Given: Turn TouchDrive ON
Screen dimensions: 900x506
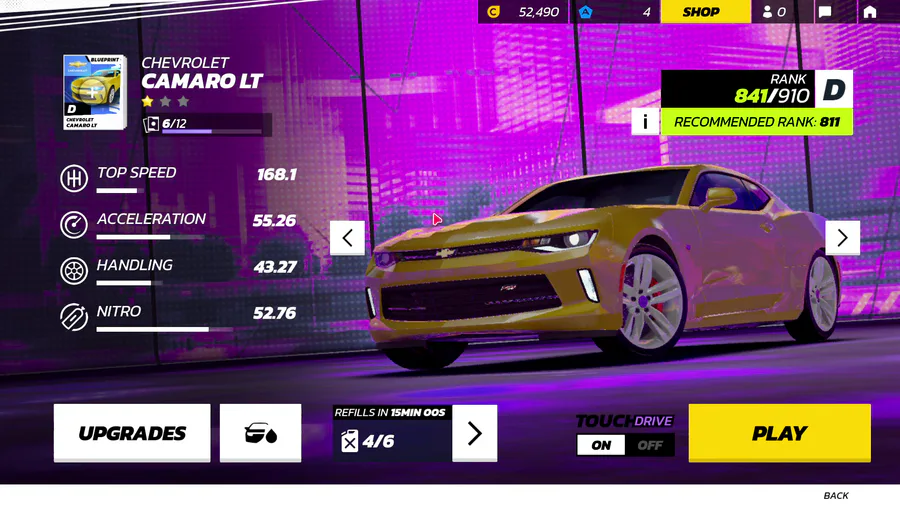Looking at the screenshot, I should click(601, 445).
